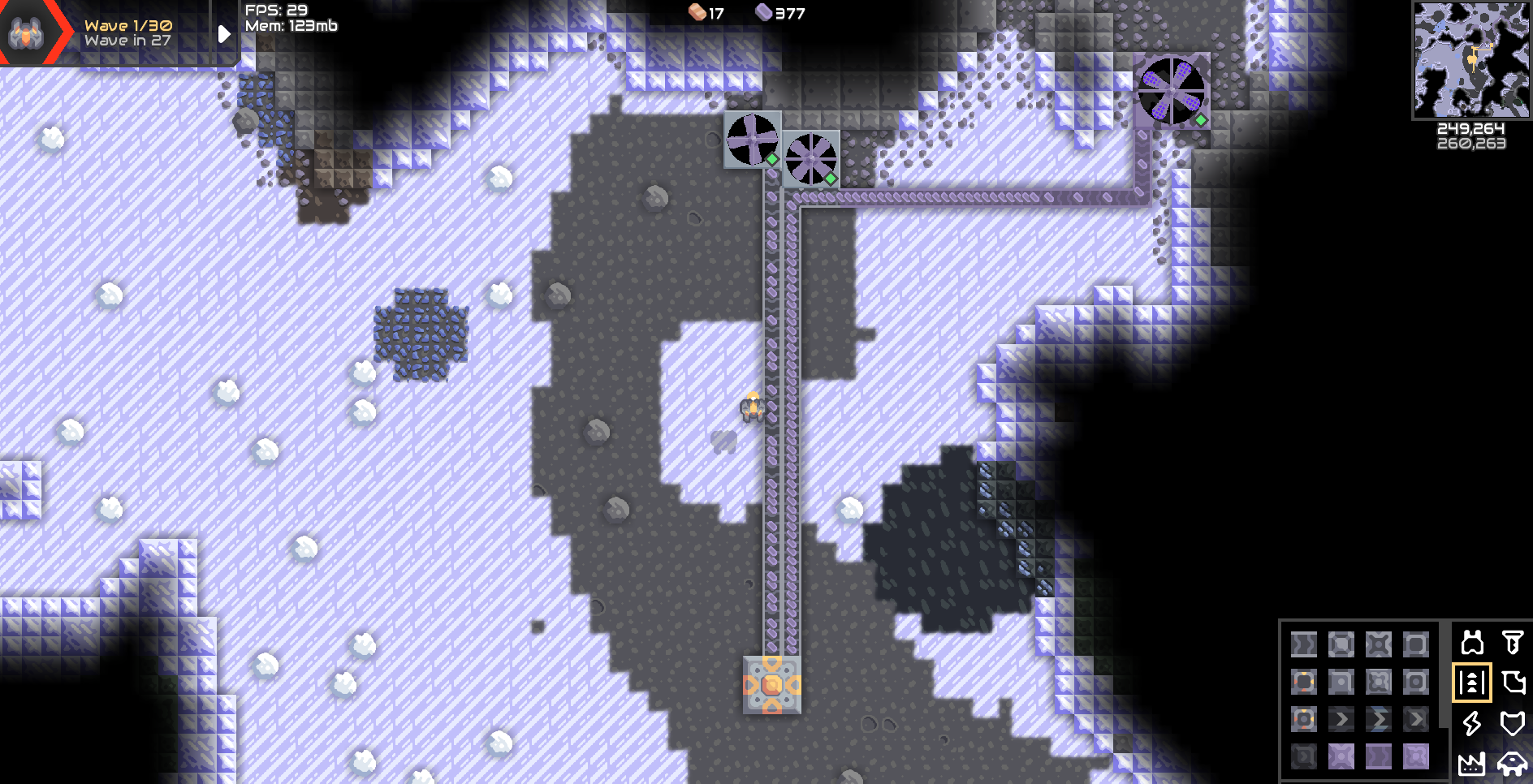Screen dimensions: 1533x784
Task: Skip to the next wave with the arrow
Action: pyautogui.click(x=224, y=34)
